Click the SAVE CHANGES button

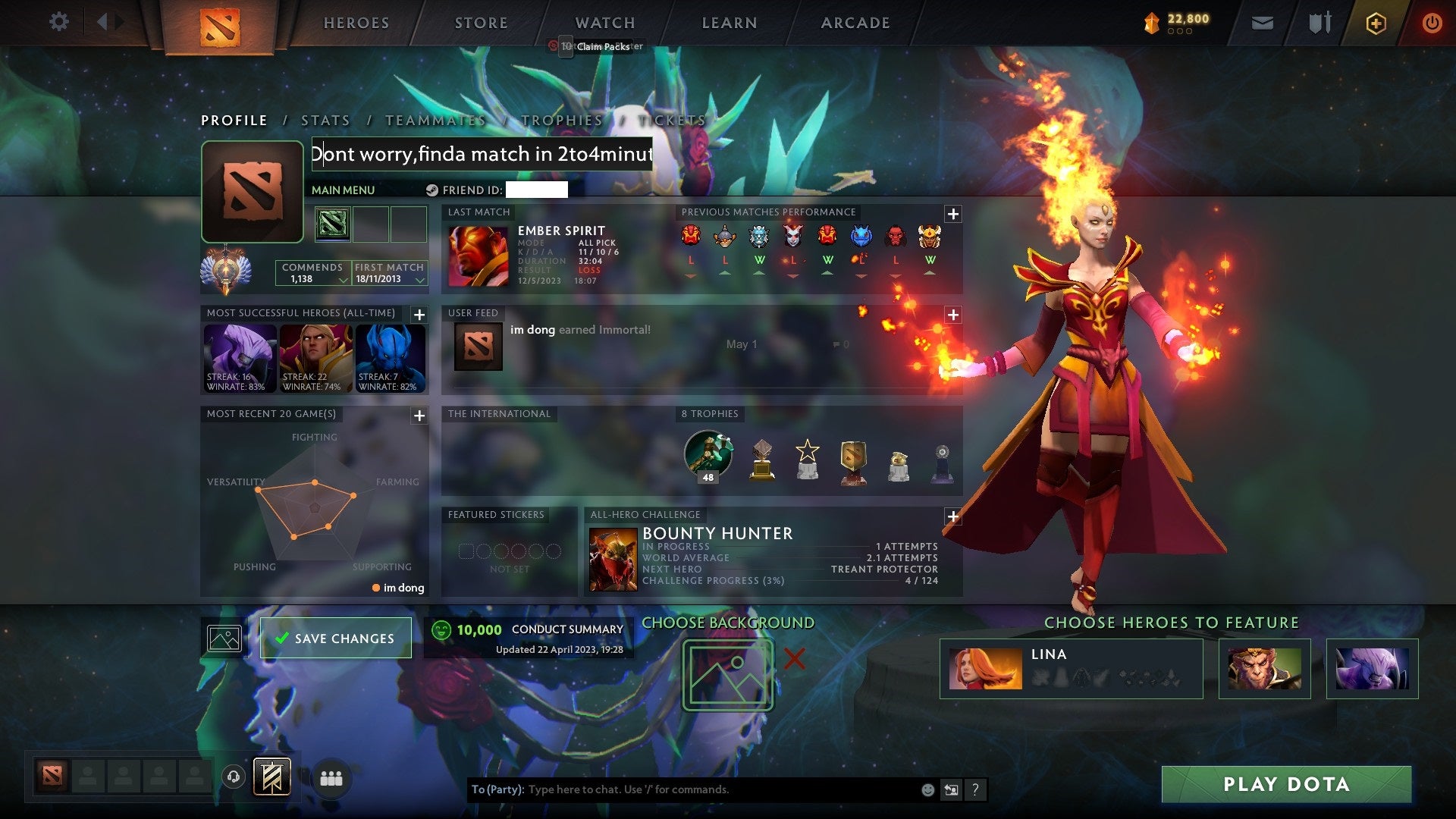(335, 638)
